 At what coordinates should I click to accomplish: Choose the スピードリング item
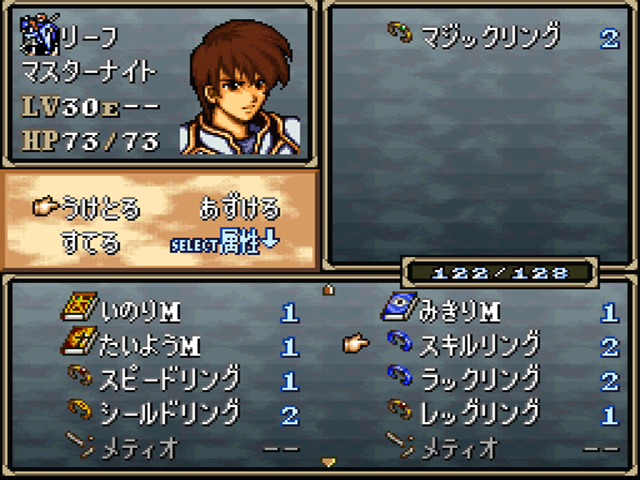tap(170, 379)
